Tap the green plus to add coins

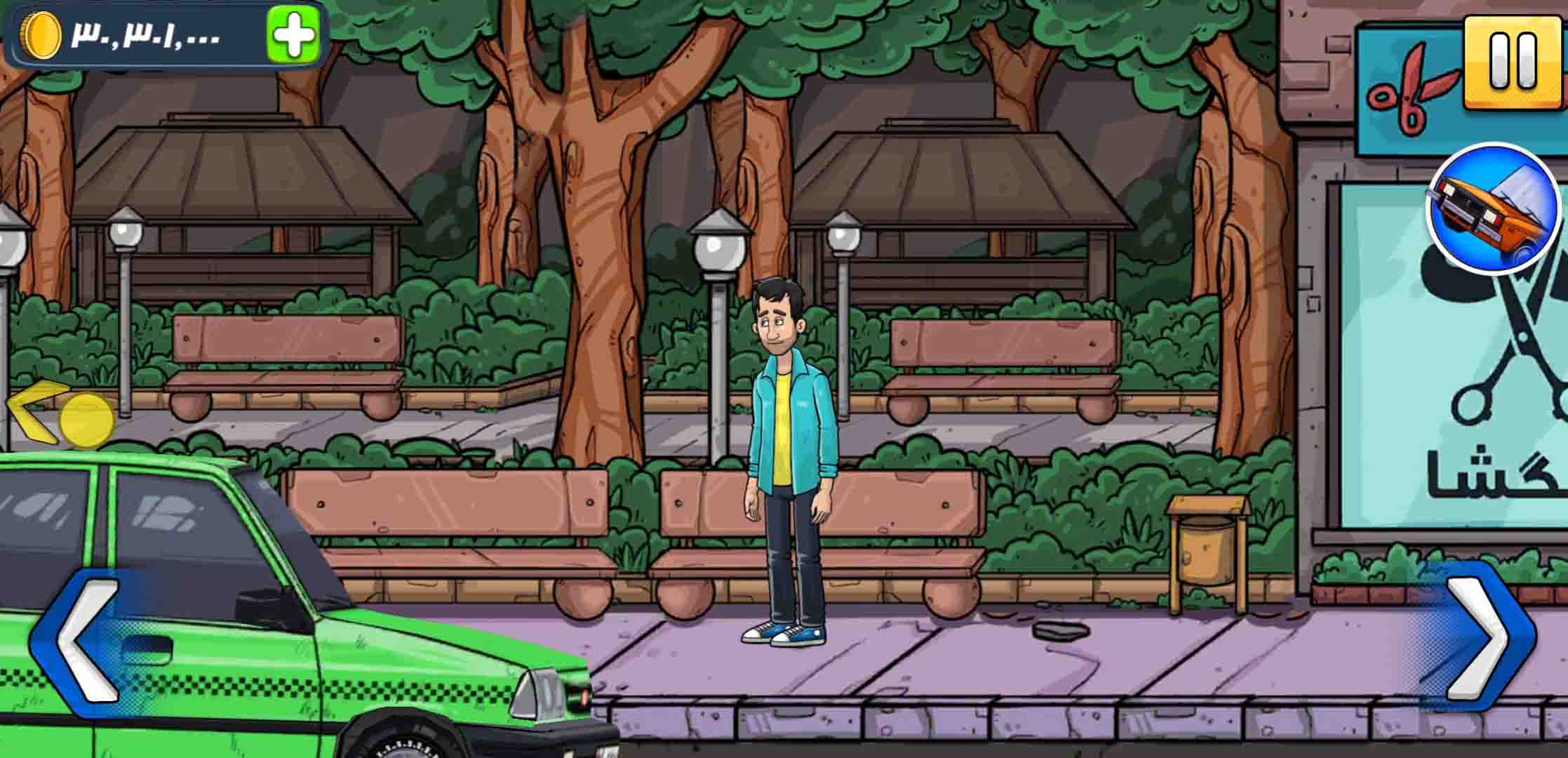[x=293, y=34]
